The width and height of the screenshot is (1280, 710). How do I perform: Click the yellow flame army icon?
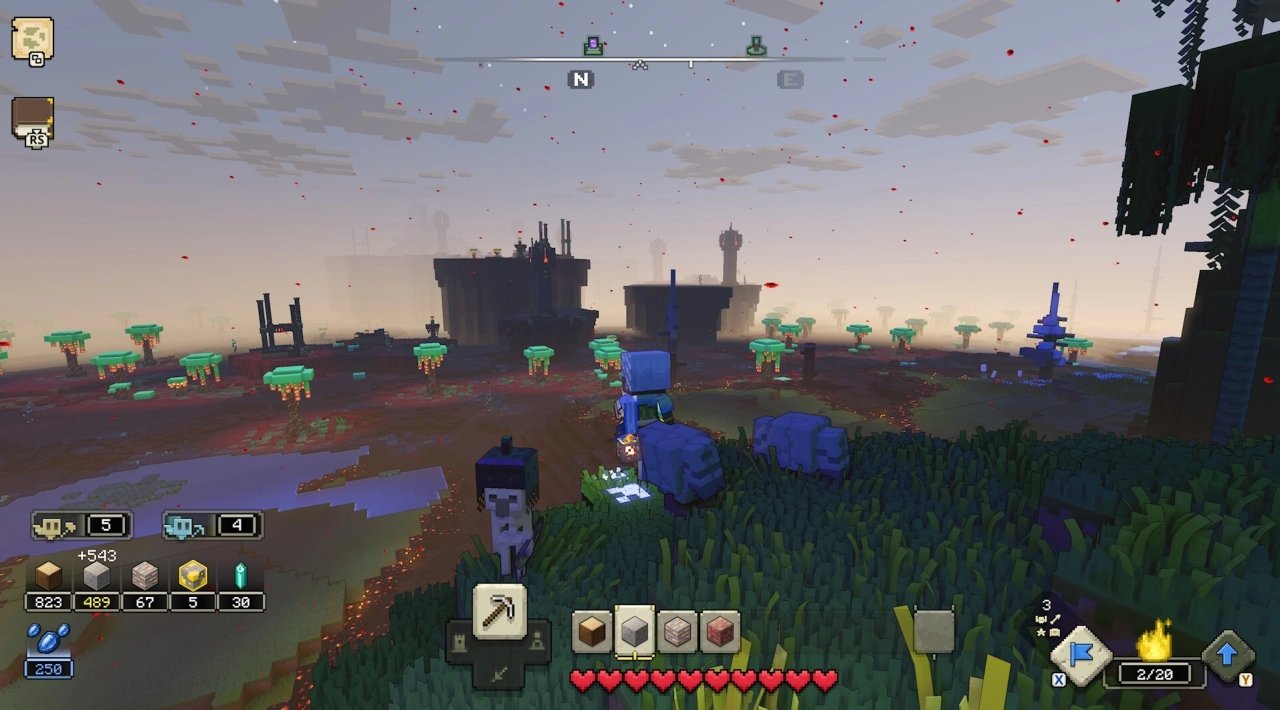click(x=1155, y=640)
